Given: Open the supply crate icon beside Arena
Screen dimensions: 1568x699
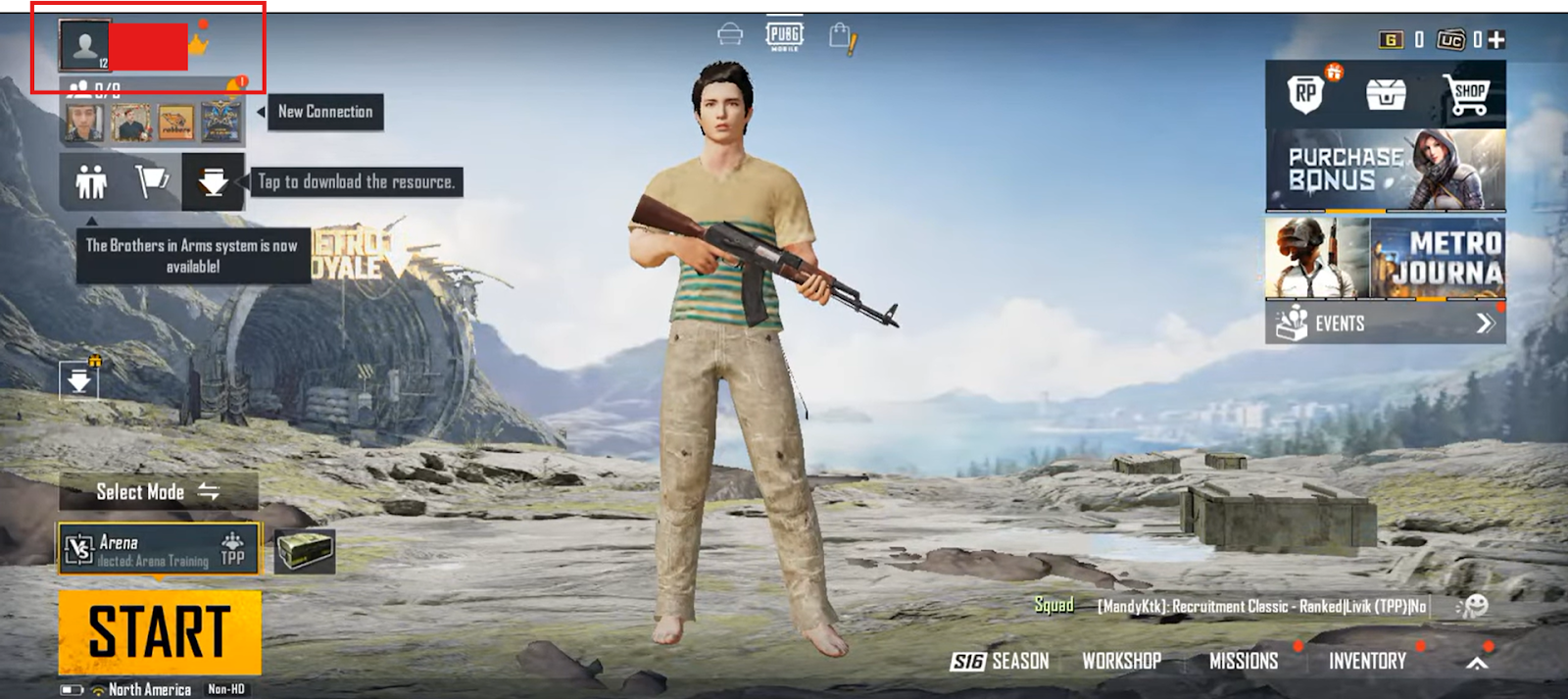Looking at the screenshot, I should click(304, 551).
